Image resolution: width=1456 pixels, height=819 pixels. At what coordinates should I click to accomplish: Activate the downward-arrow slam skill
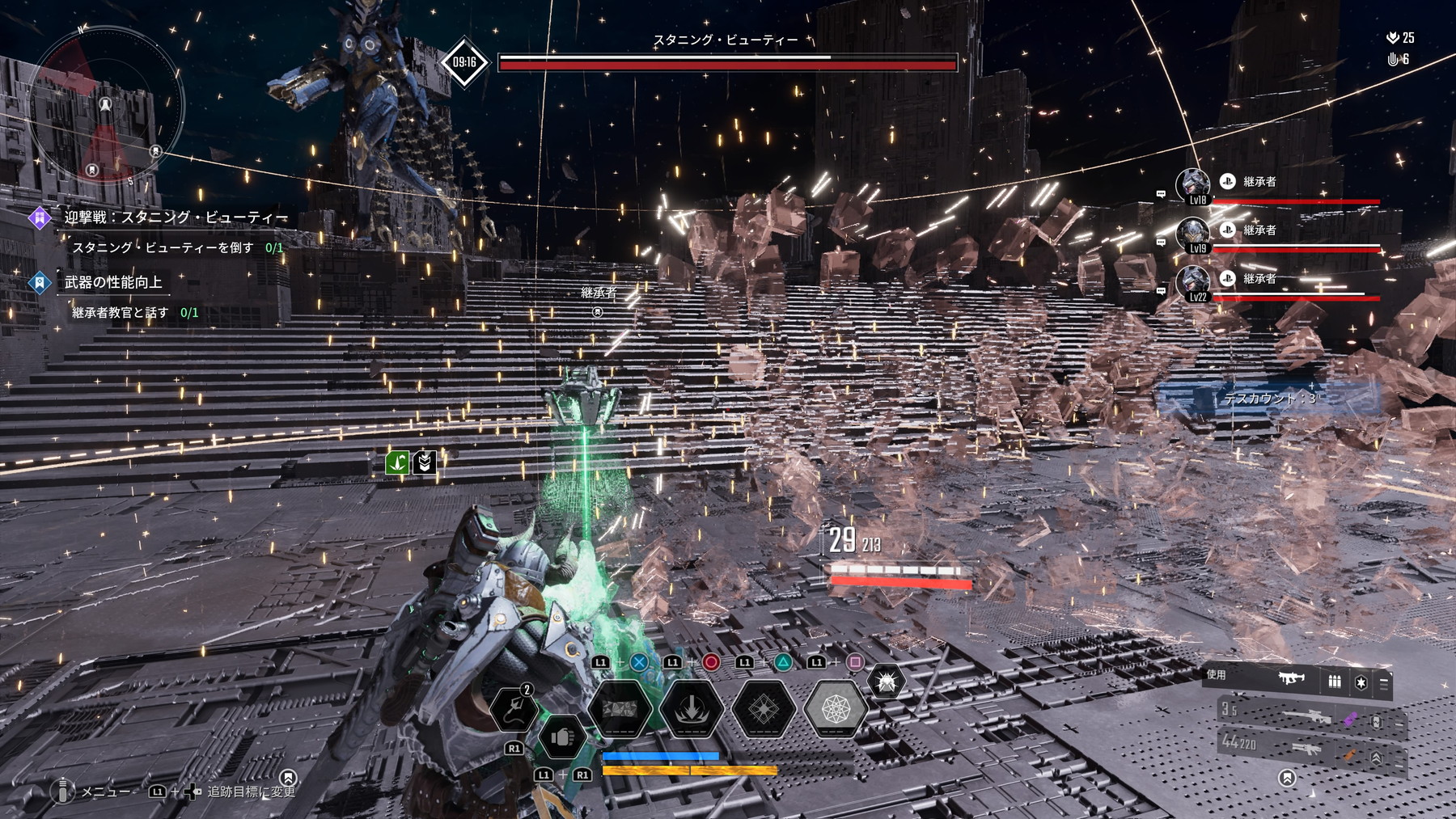[692, 709]
